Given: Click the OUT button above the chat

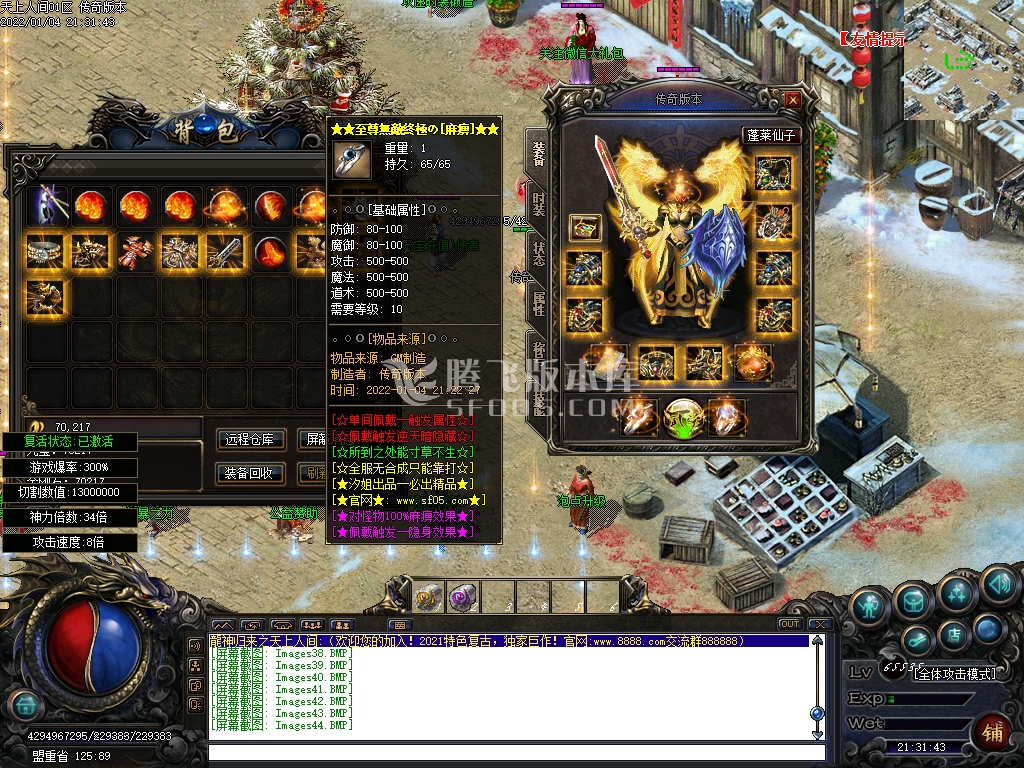Looking at the screenshot, I should click(790, 624).
